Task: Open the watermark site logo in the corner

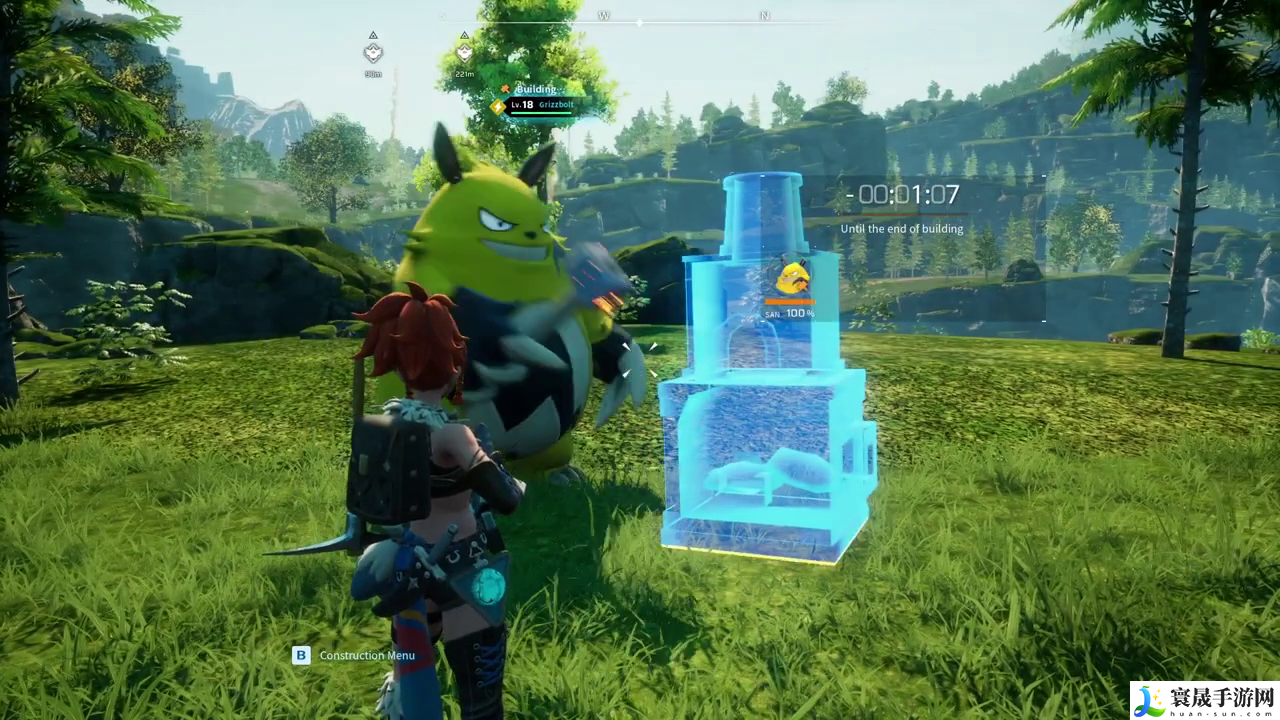Action: (x=1204, y=700)
